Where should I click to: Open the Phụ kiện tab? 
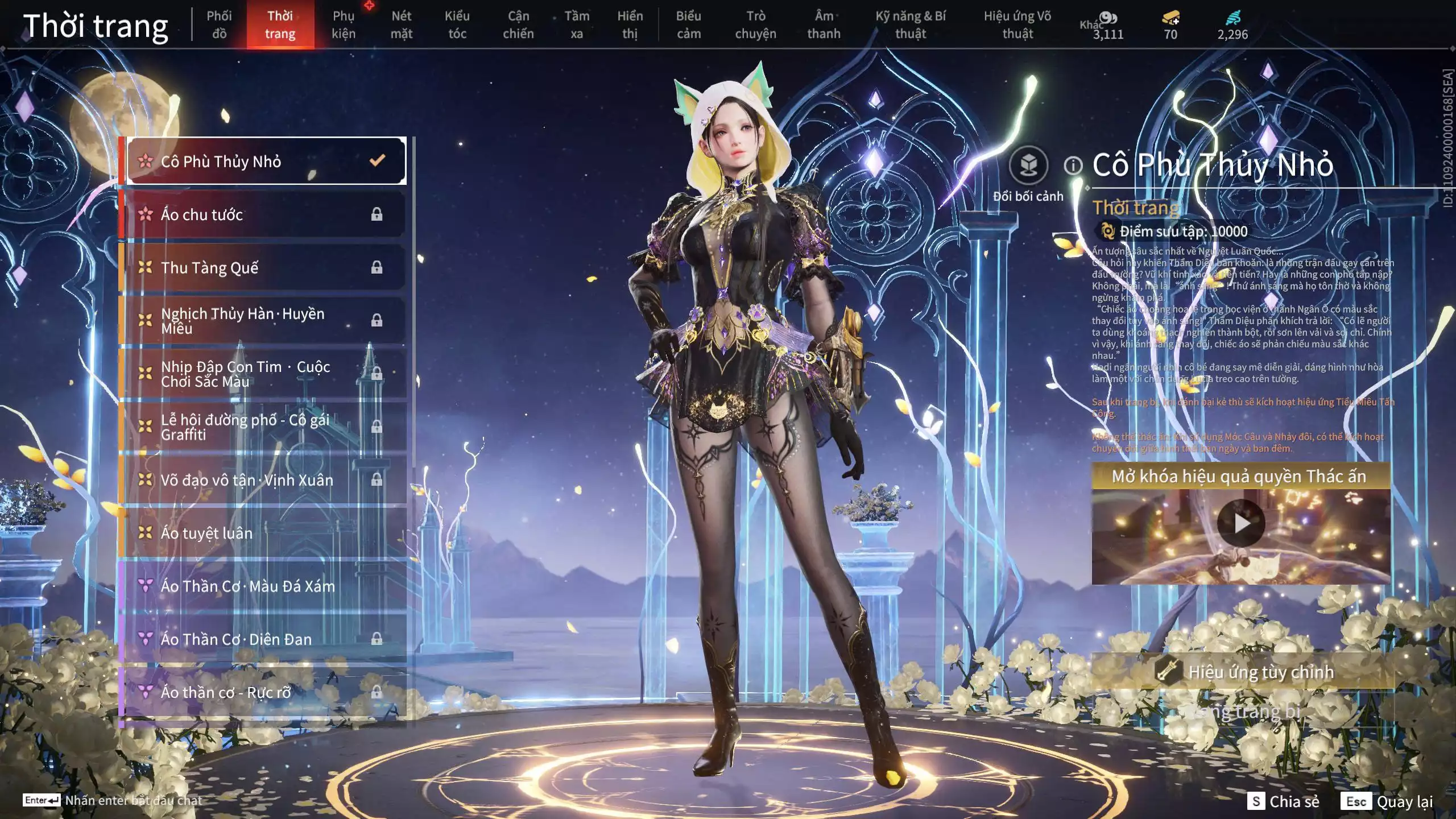tap(344, 24)
